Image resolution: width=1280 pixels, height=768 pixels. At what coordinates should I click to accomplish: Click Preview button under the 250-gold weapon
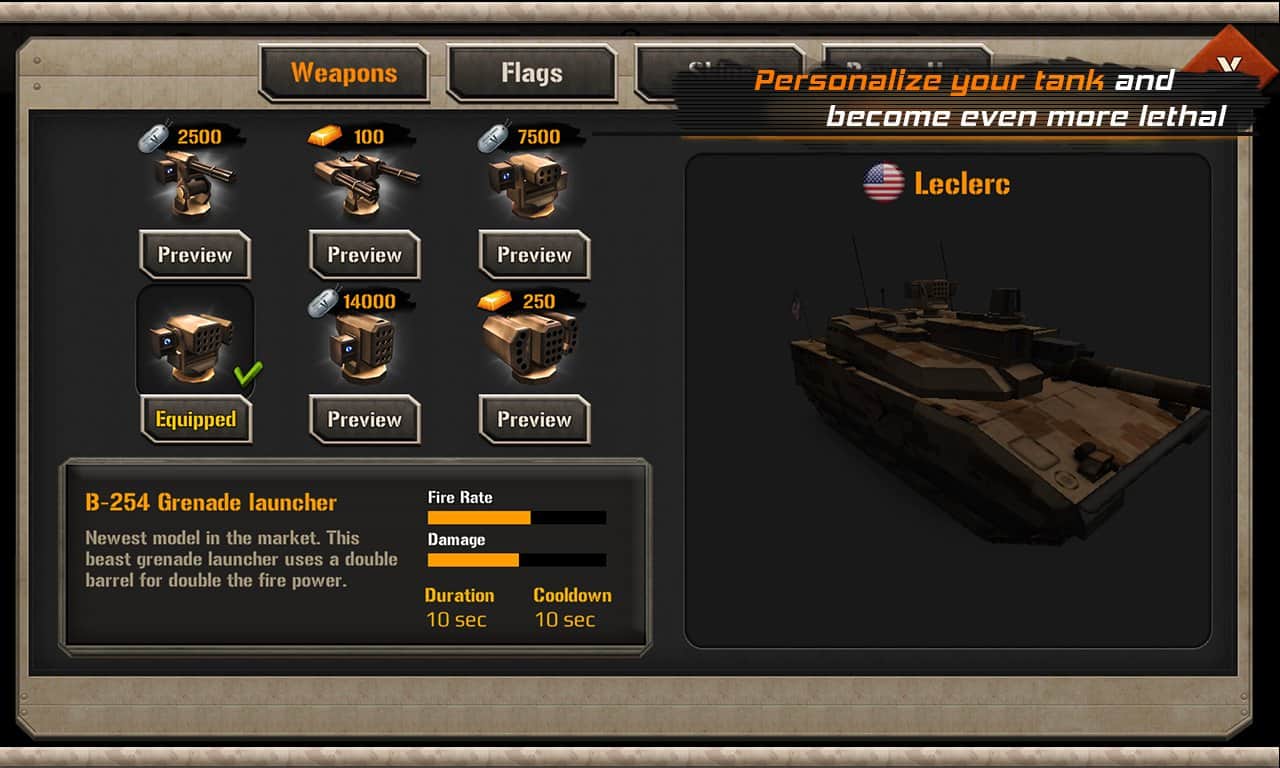(535, 420)
